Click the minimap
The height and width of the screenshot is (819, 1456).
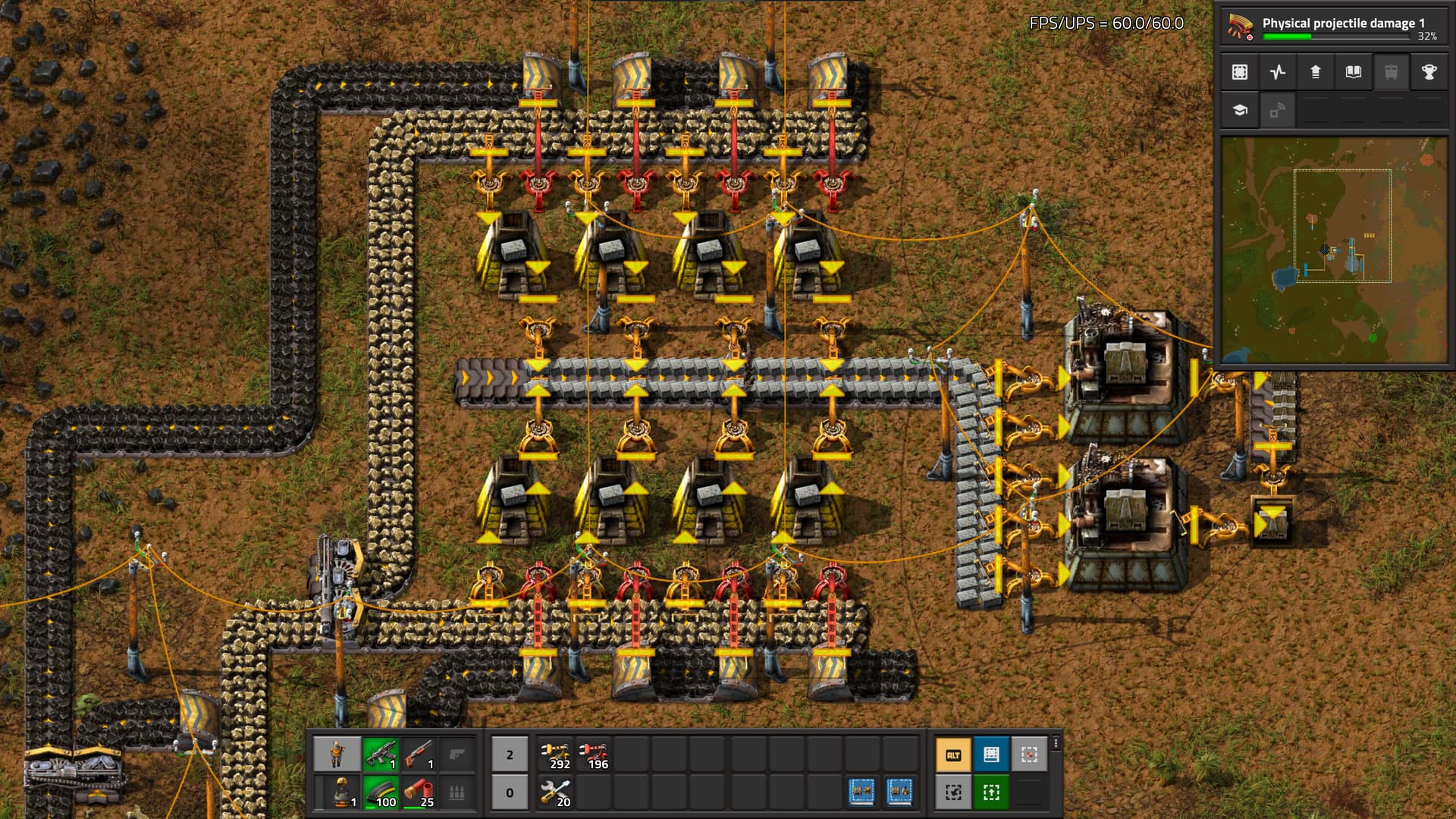click(1333, 250)
